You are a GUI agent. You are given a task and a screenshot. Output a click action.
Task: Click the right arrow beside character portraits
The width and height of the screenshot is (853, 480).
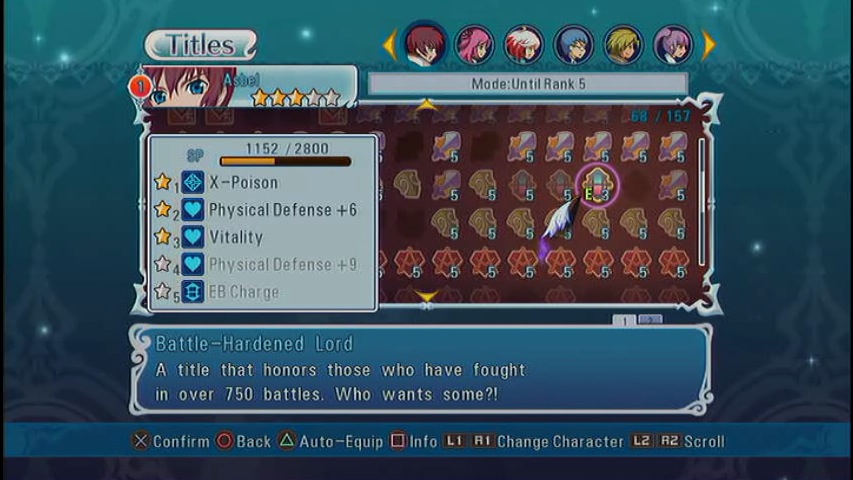[709, 44]
